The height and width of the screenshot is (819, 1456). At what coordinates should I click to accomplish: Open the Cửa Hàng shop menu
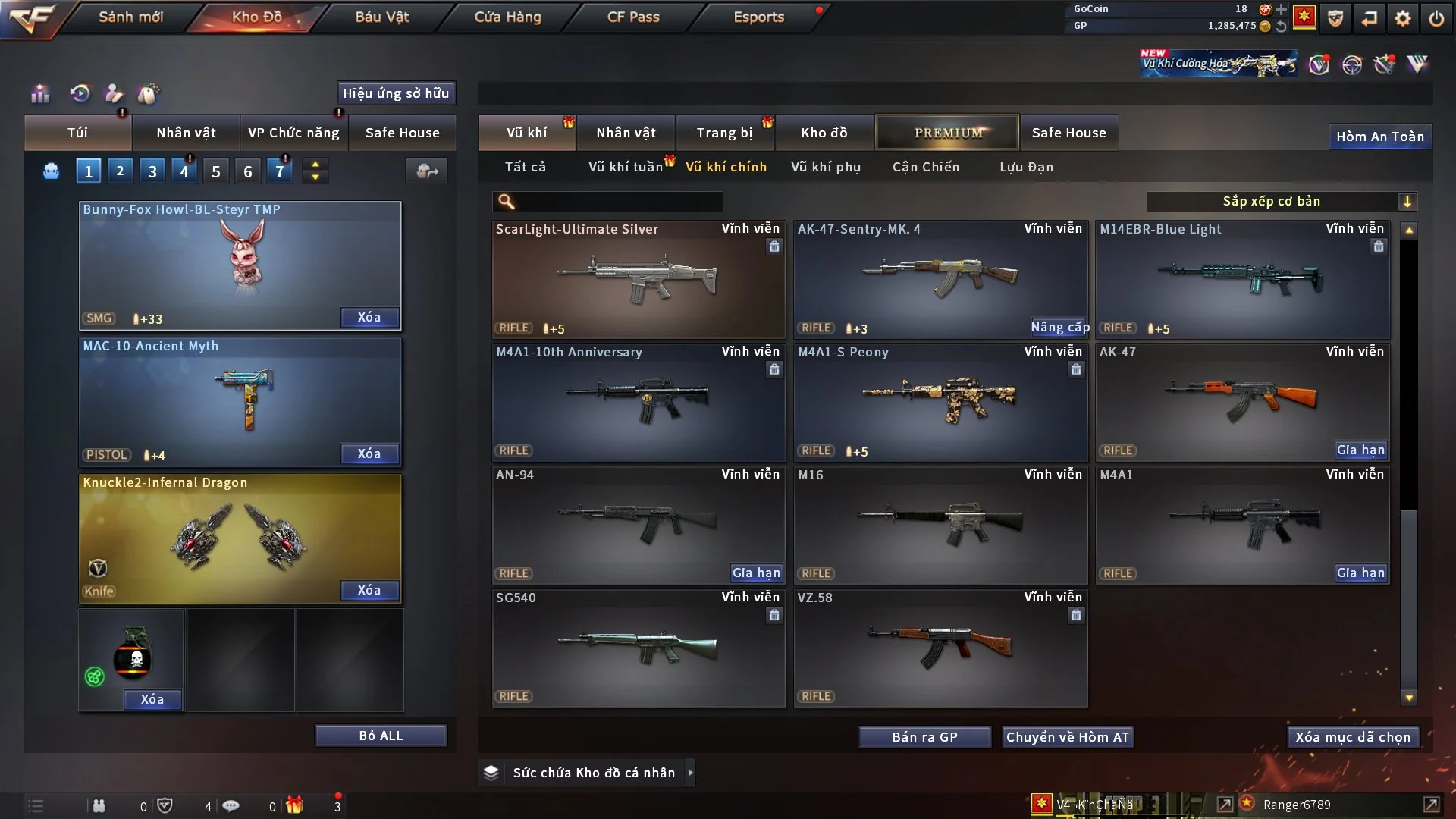(x=507, y=17)
